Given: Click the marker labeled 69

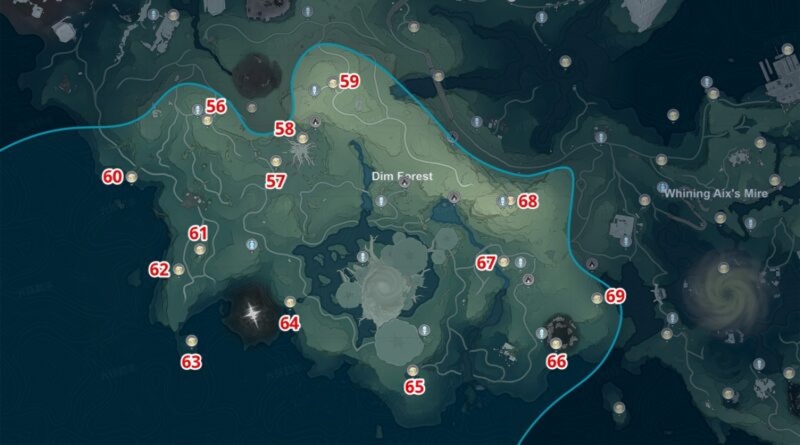Looking at the screenshot, I should (x=597, y=297).
